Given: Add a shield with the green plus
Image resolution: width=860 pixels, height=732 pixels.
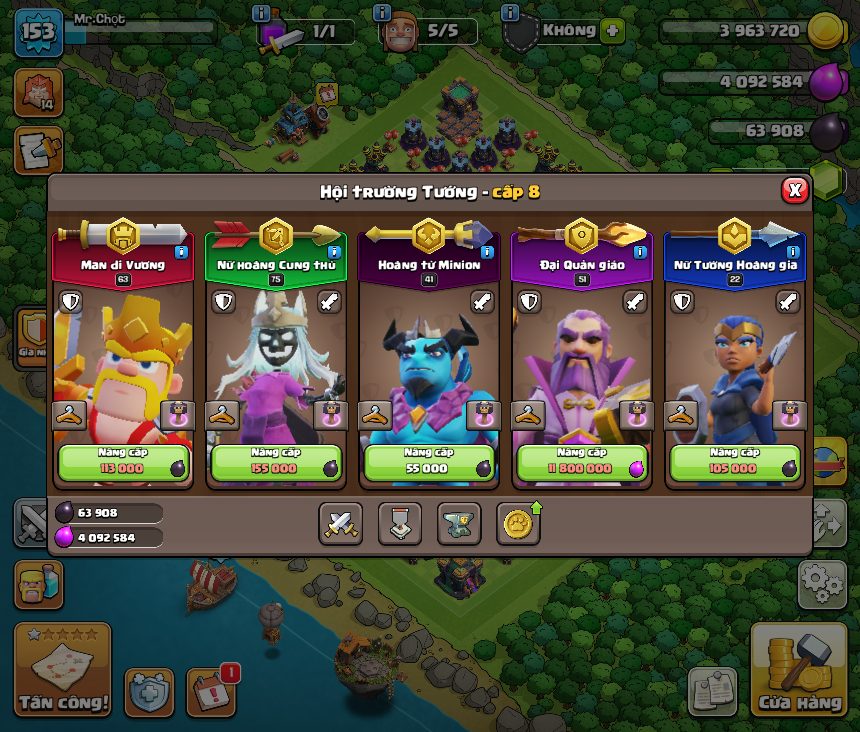Looking at the screenshot, I should coord(612,31).
